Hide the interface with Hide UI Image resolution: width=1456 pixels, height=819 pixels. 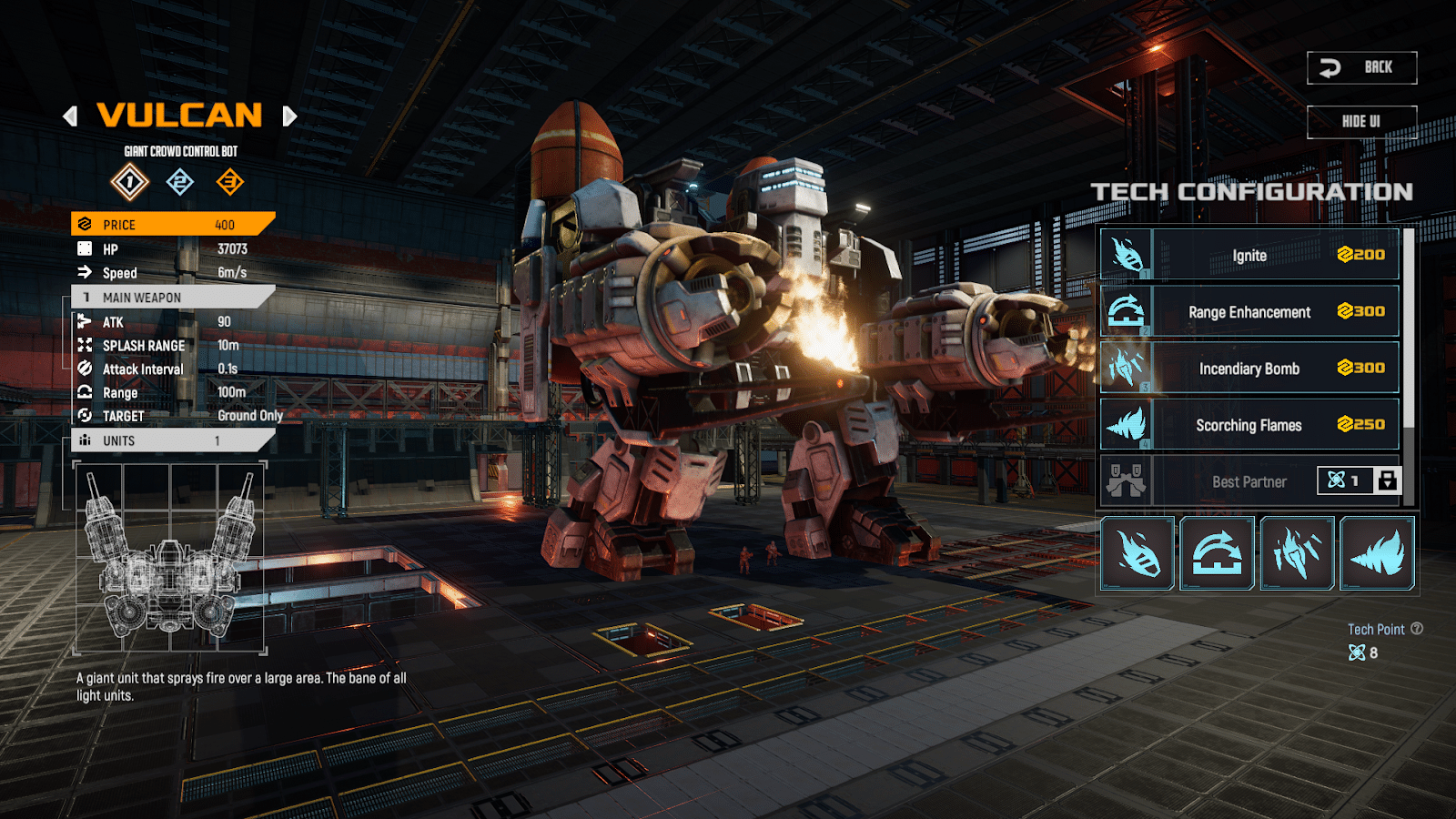(x=1361, y=122)
